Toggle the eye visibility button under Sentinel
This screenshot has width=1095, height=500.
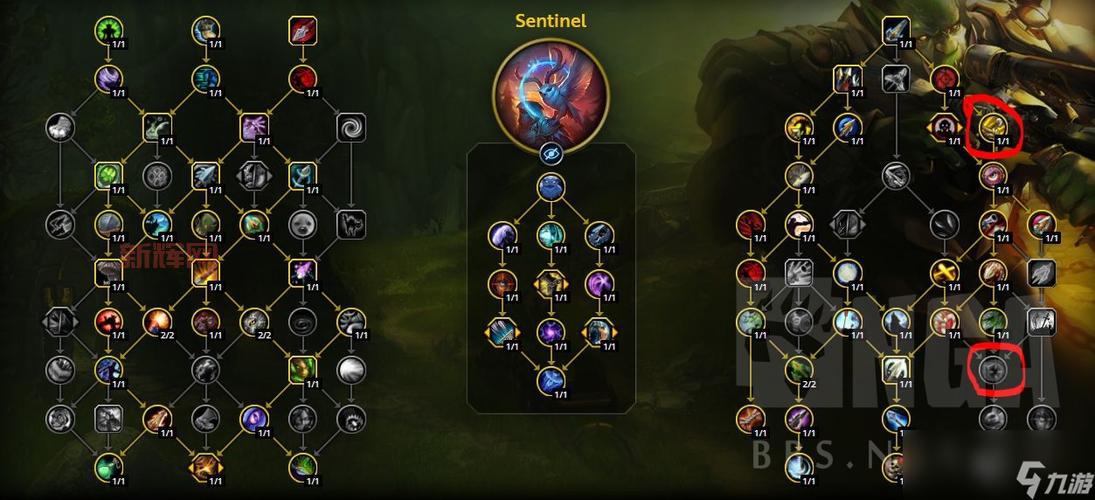point(550,153)
